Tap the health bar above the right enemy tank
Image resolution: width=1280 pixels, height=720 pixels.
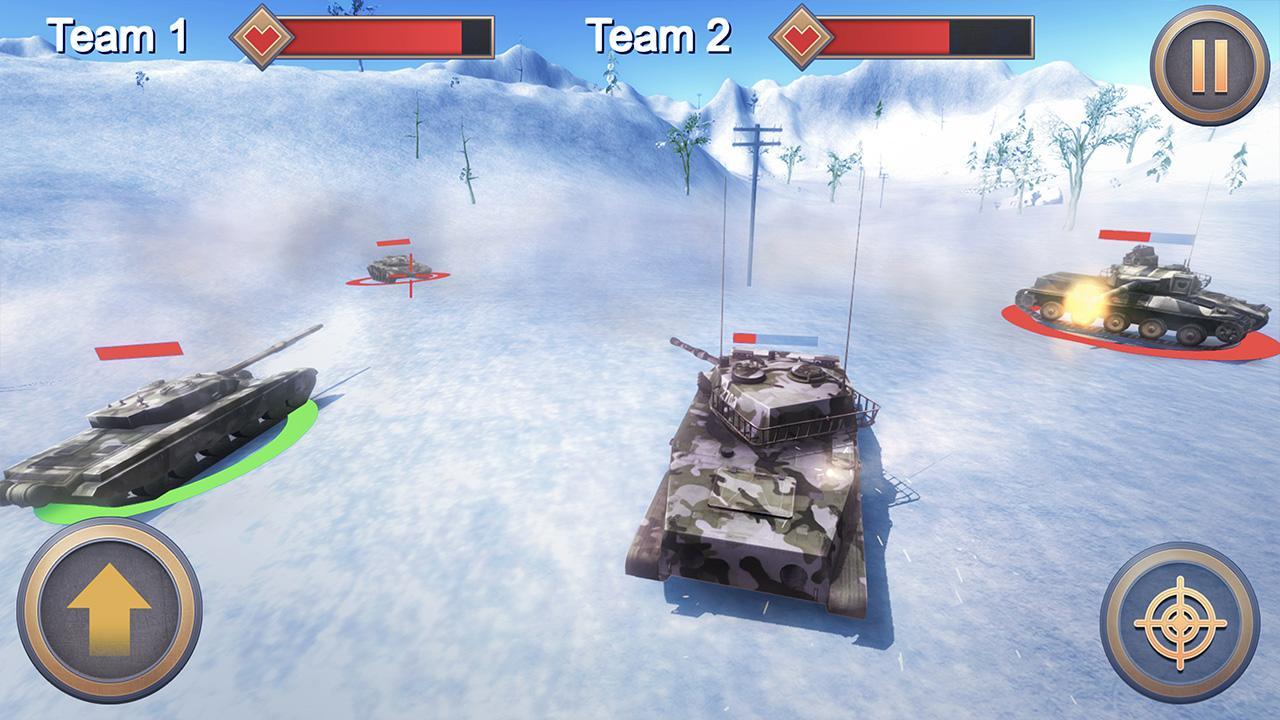(1144, 237)
